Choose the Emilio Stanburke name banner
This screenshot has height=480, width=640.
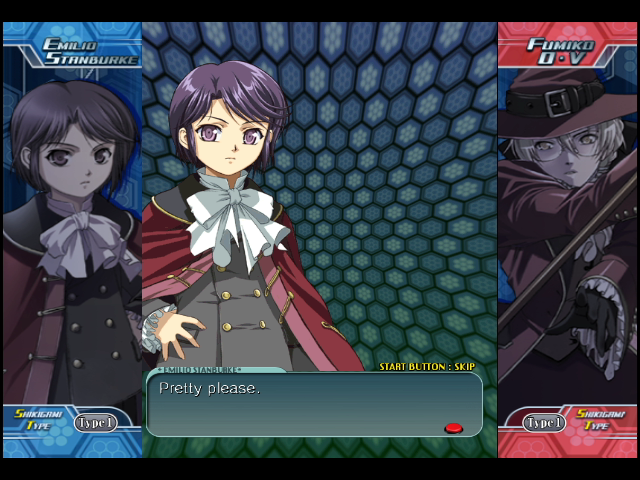(x=77, y=51)
